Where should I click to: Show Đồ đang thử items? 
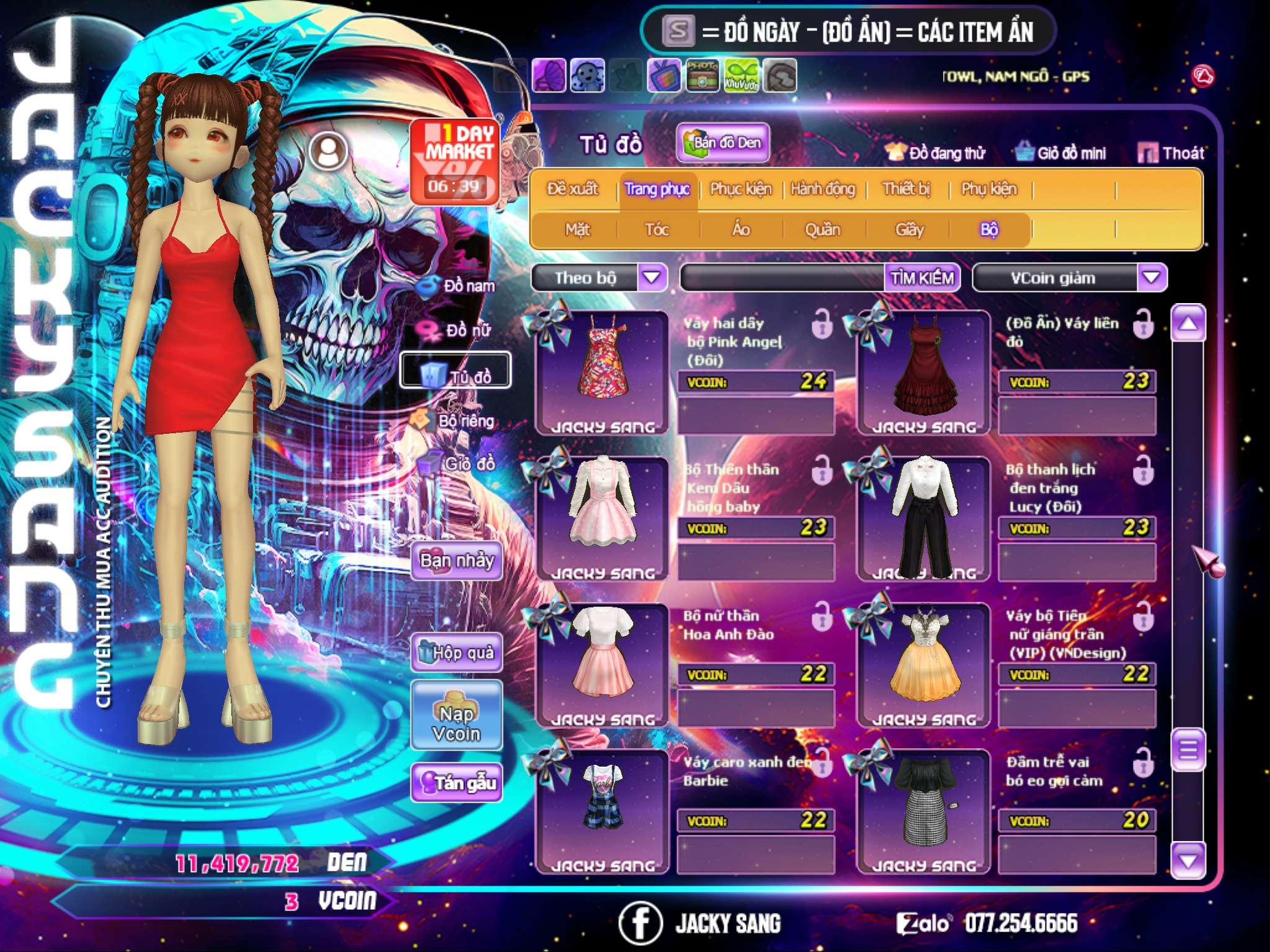[x=935, y=153]
